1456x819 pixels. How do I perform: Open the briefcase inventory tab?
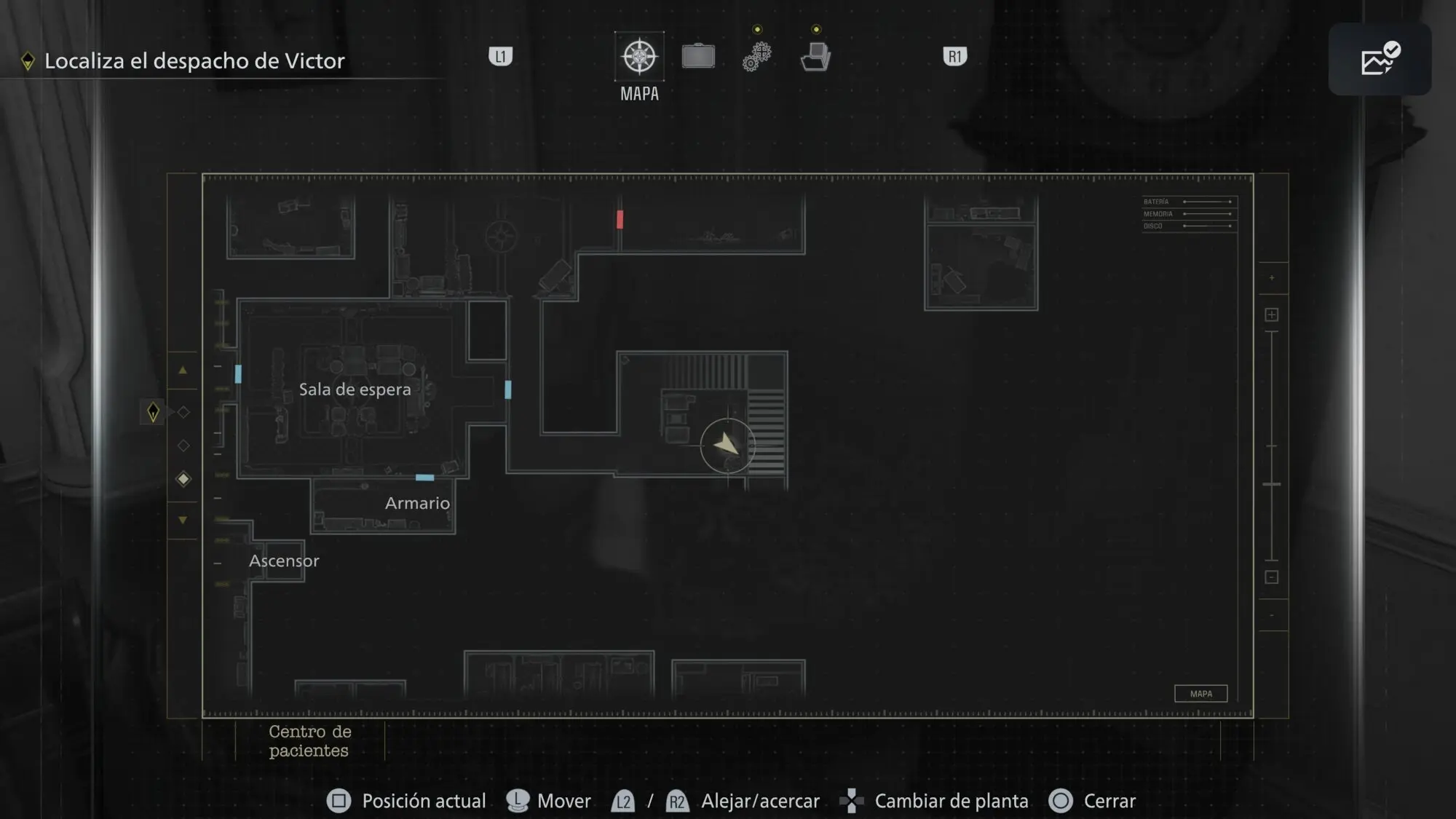point(698,57)
